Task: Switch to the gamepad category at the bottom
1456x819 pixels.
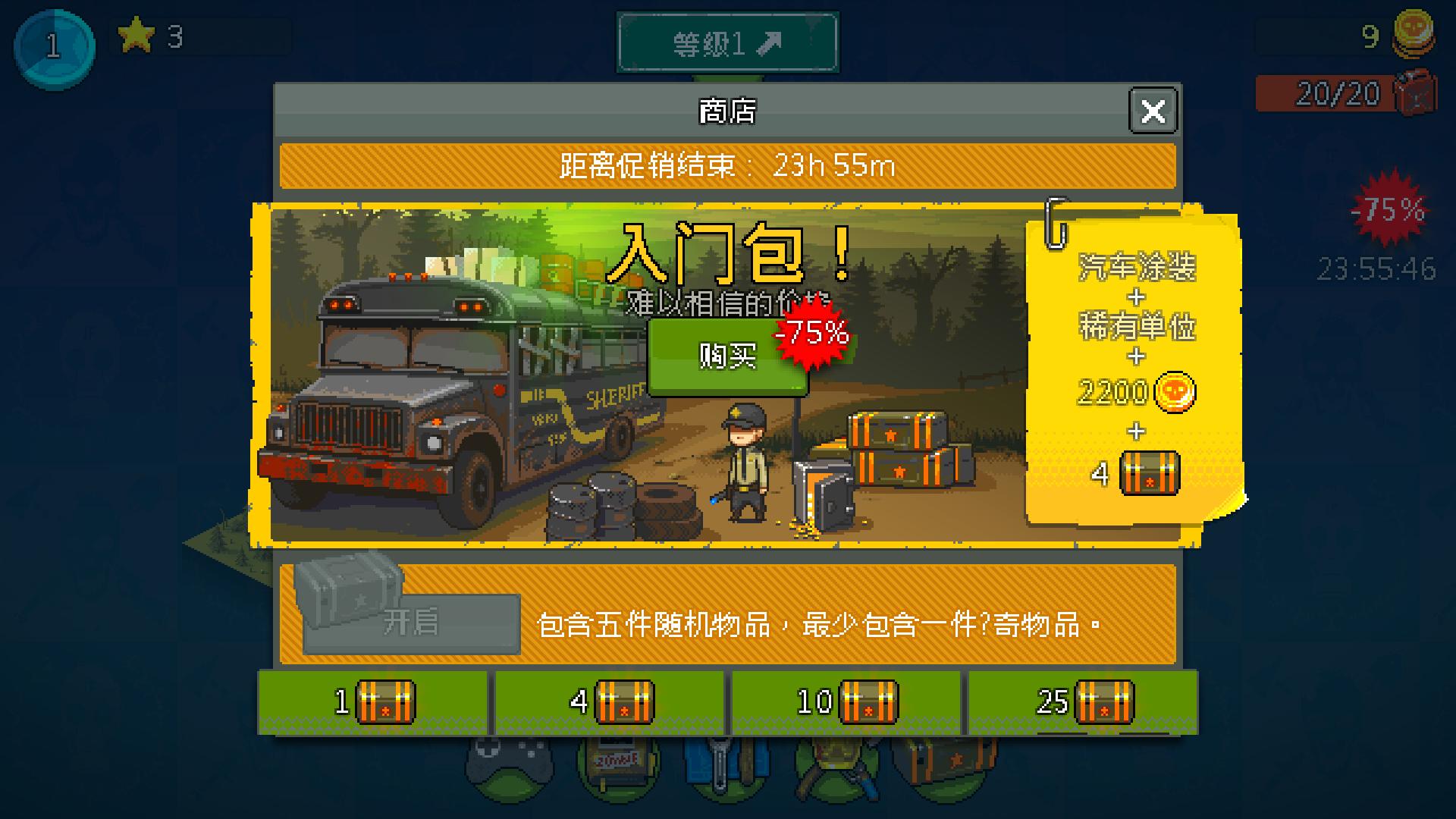Action: click(x=510, y=767)
